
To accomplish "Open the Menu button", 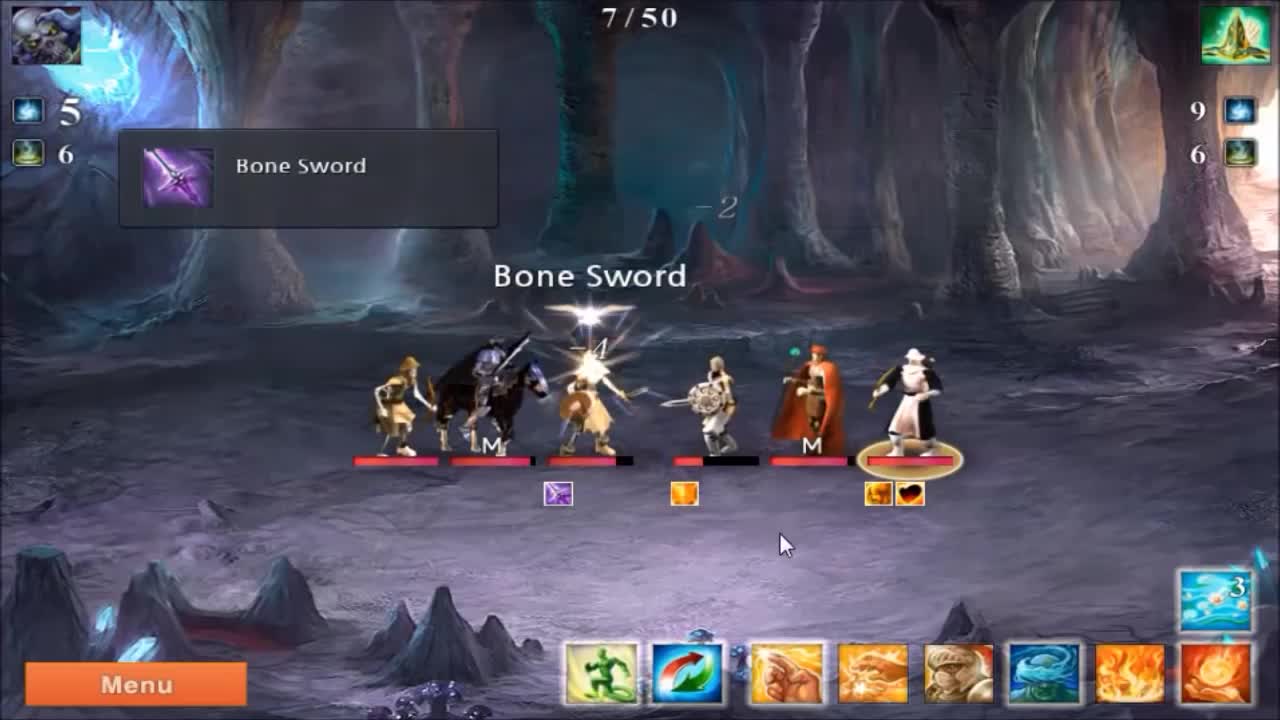I will [134, 685].
